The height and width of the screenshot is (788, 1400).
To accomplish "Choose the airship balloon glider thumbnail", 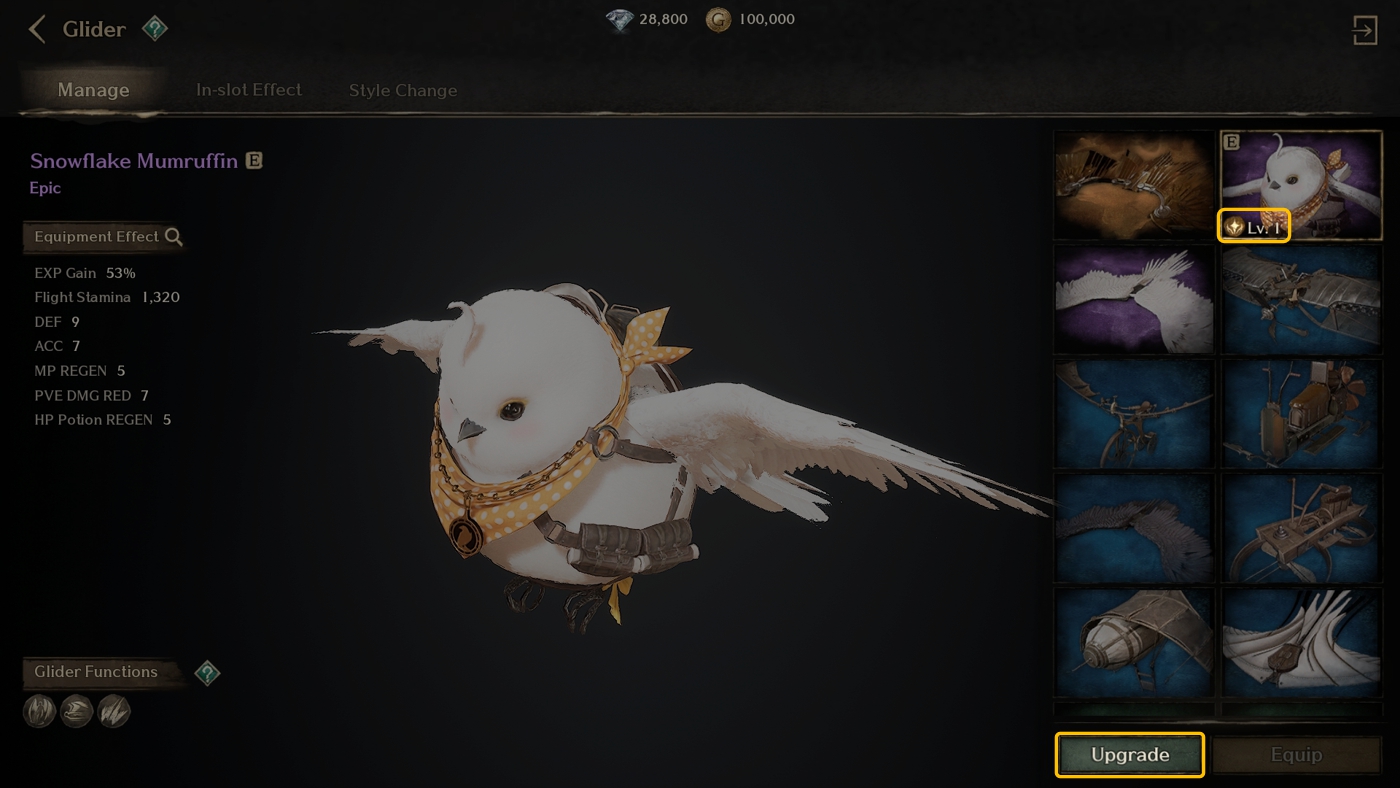I will pos(1134,643).
